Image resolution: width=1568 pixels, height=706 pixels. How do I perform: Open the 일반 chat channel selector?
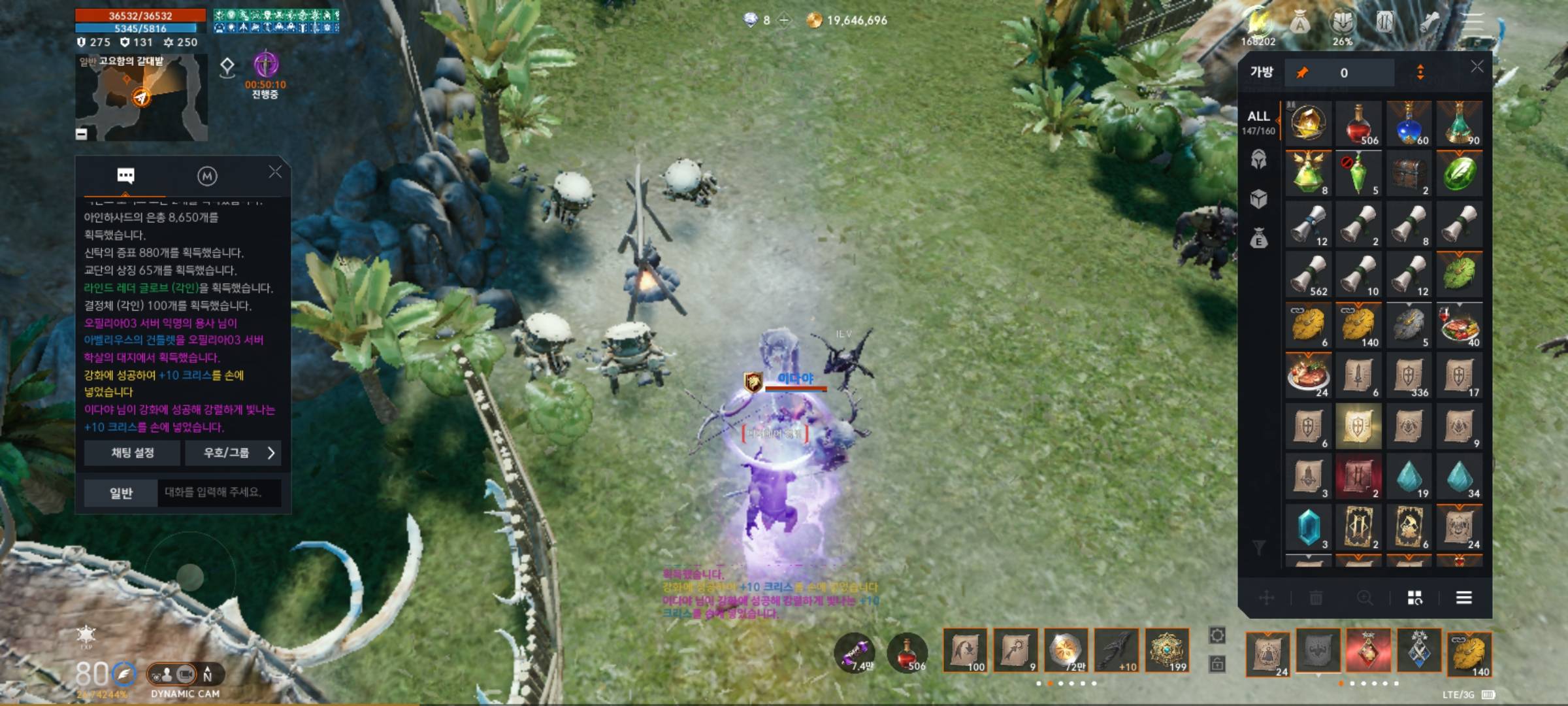click(x=122, y=494)
